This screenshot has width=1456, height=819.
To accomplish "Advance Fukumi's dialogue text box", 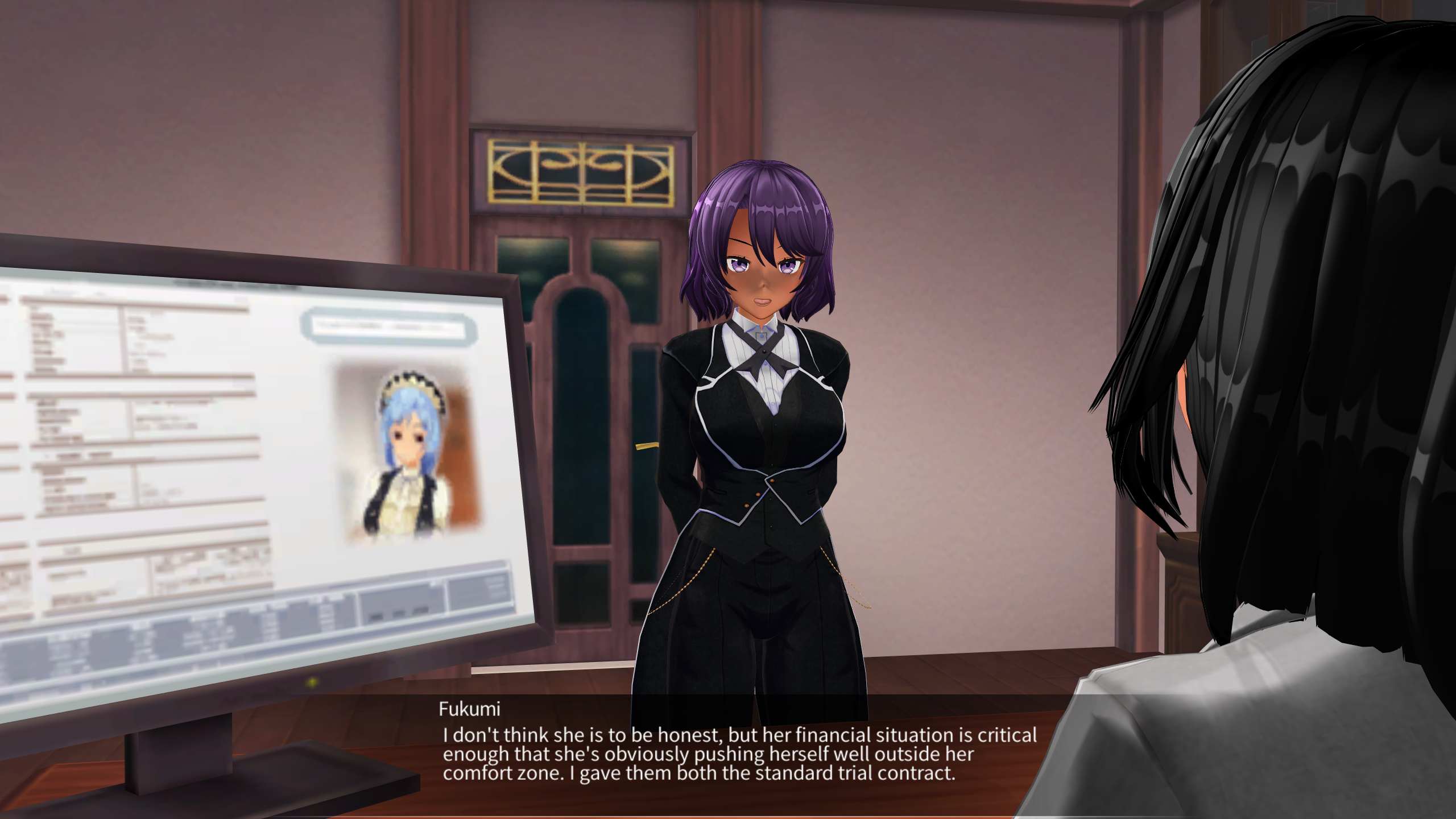I will (739, 754).
